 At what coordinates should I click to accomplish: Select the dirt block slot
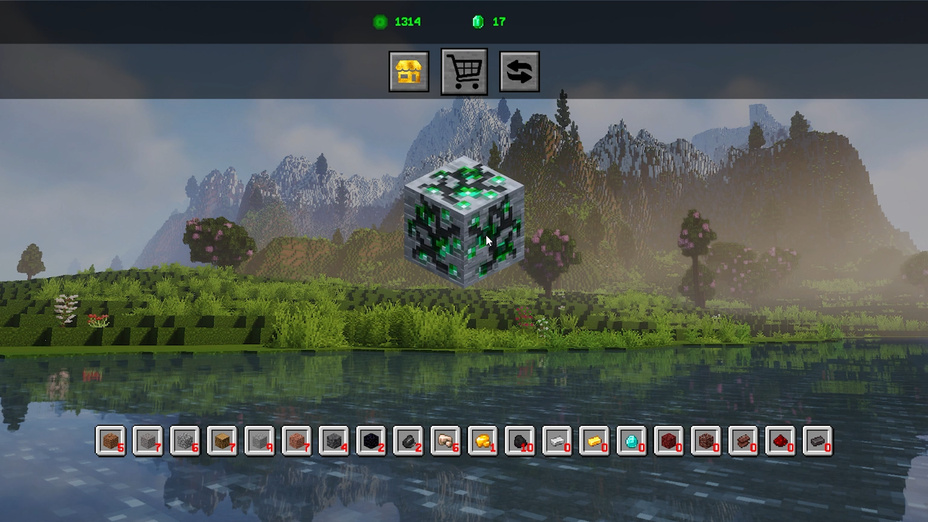(112, 440)
